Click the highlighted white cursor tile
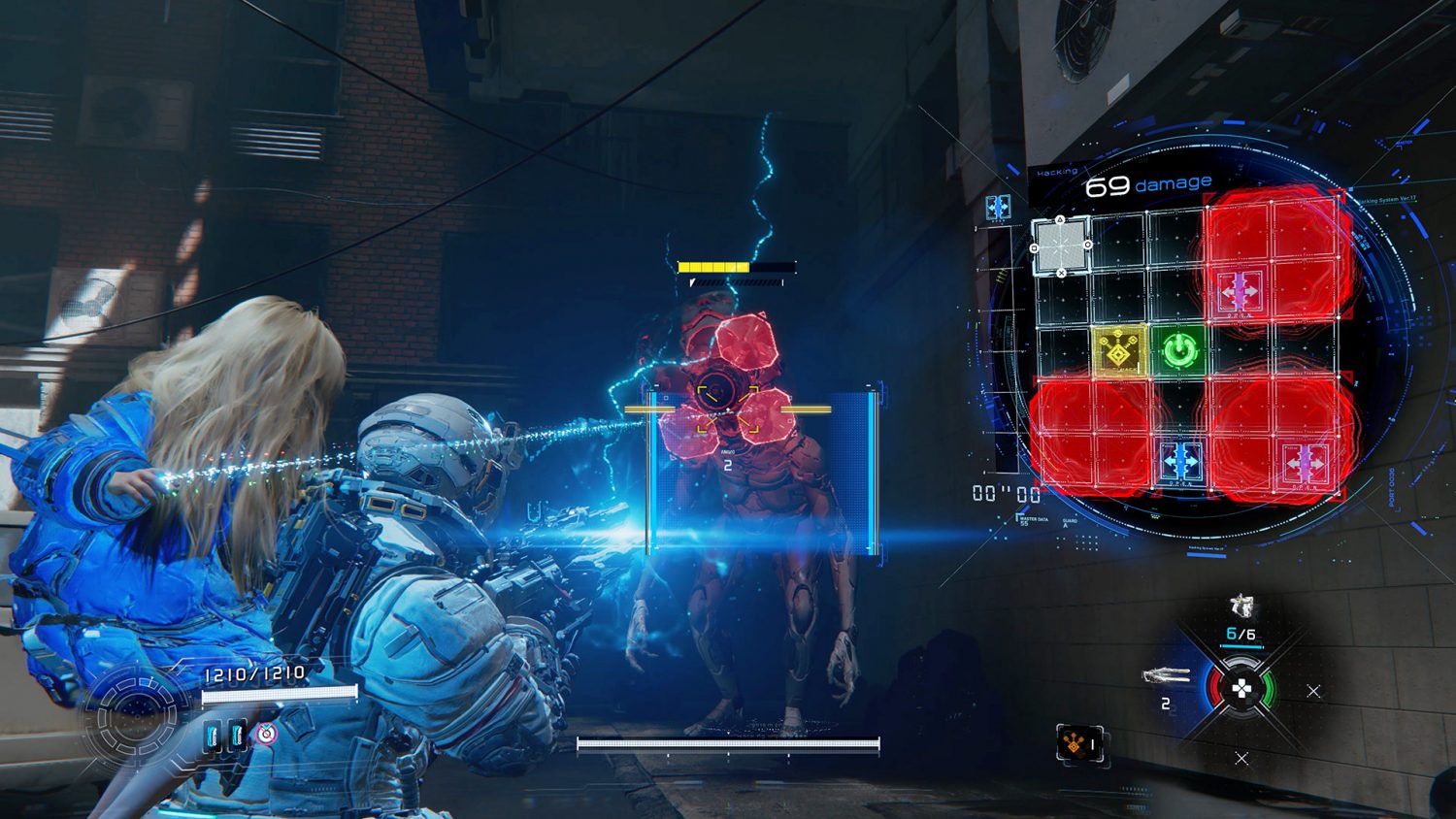The width and height of the screenshot is (1456, 819). [x=1060, y=245]
